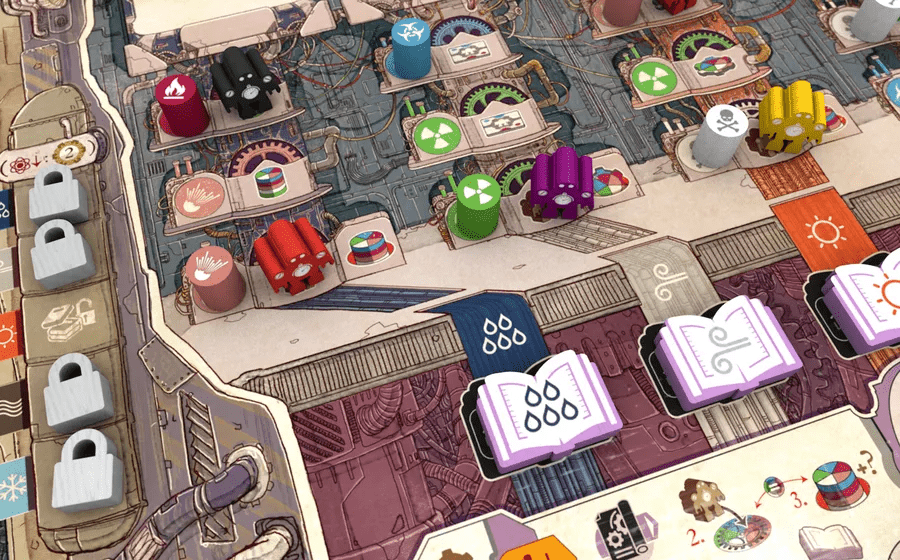Image resolution: width=900 pixels, height=560 pixels.
Task: Pick the yellow robot piece
Action: tap(791, 120)
